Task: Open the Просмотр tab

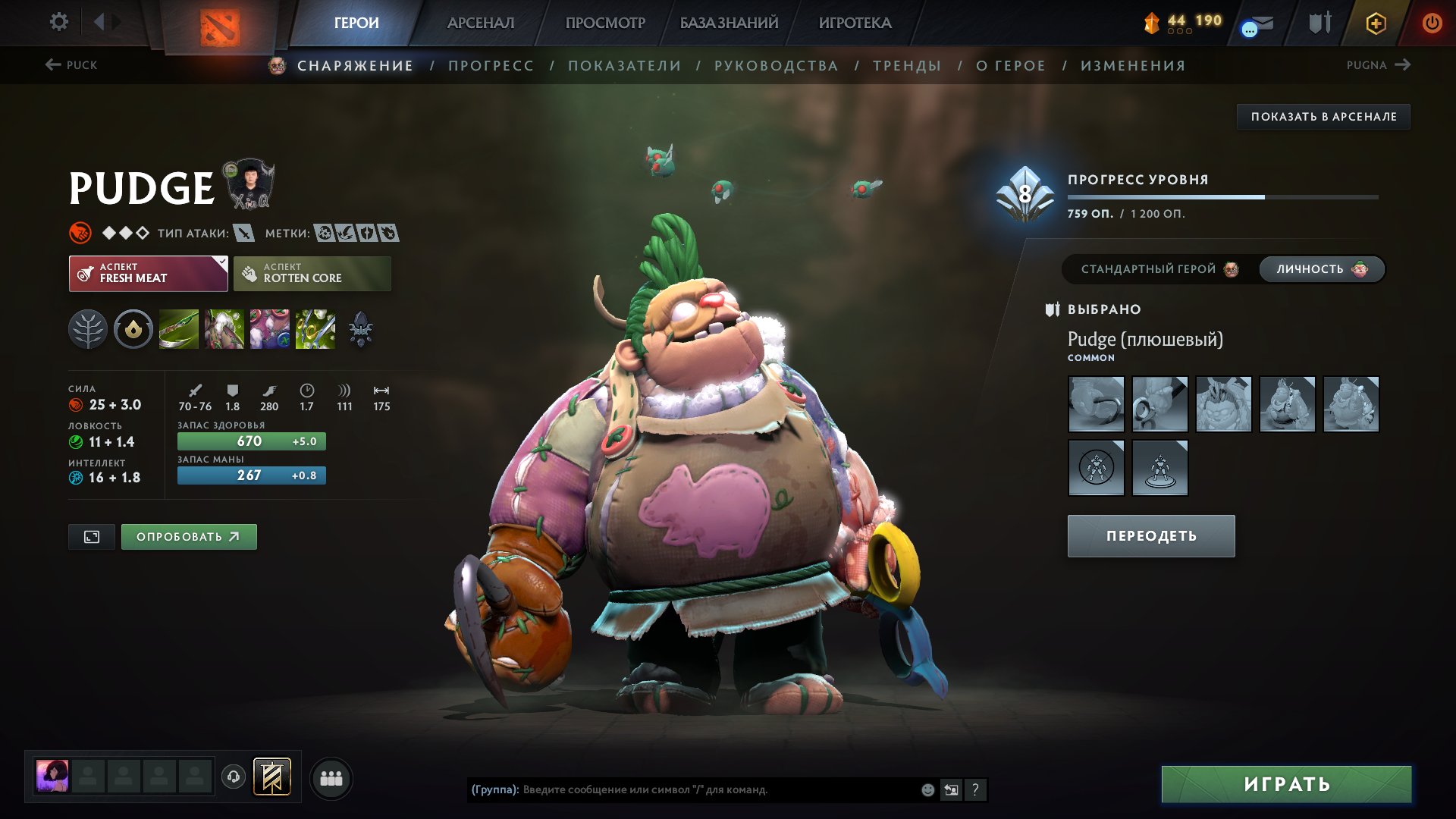Action: coord(604,23)
